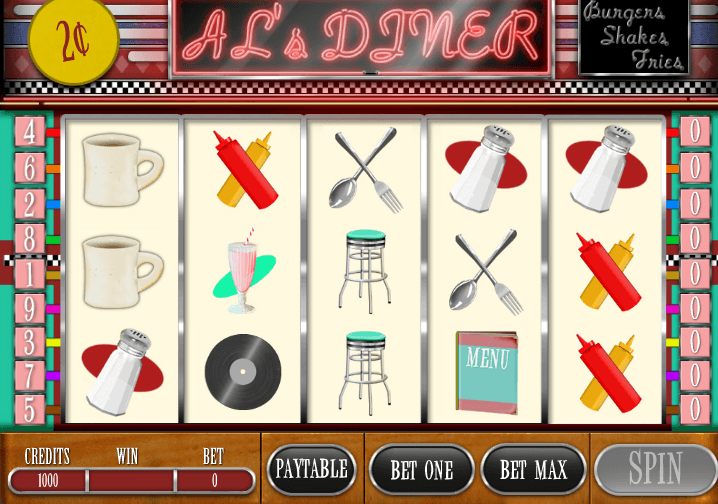This screenshot has height=504, width=718.
Task: Select payline number 2
Action: (x=29, y=203)
